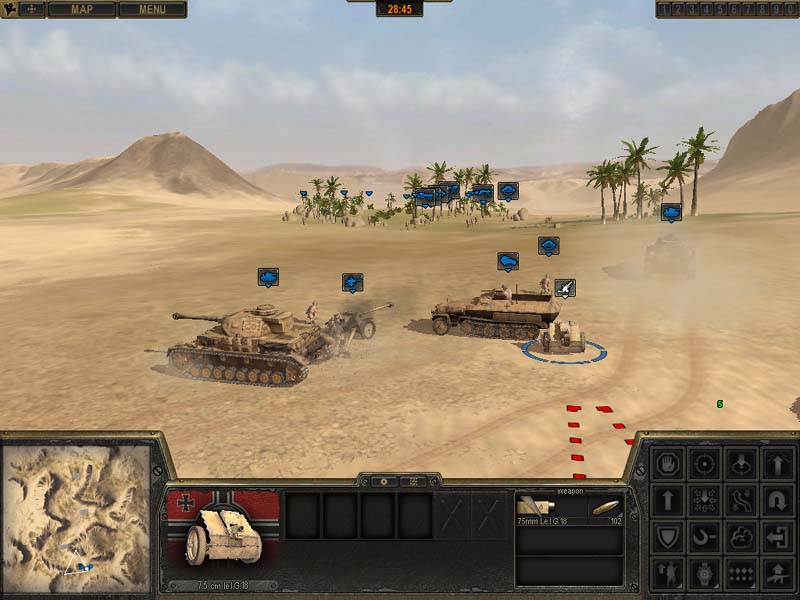Activate the crosshair target attack command
The height and width of the screenshot is (600, 800).
coord(705,464)
